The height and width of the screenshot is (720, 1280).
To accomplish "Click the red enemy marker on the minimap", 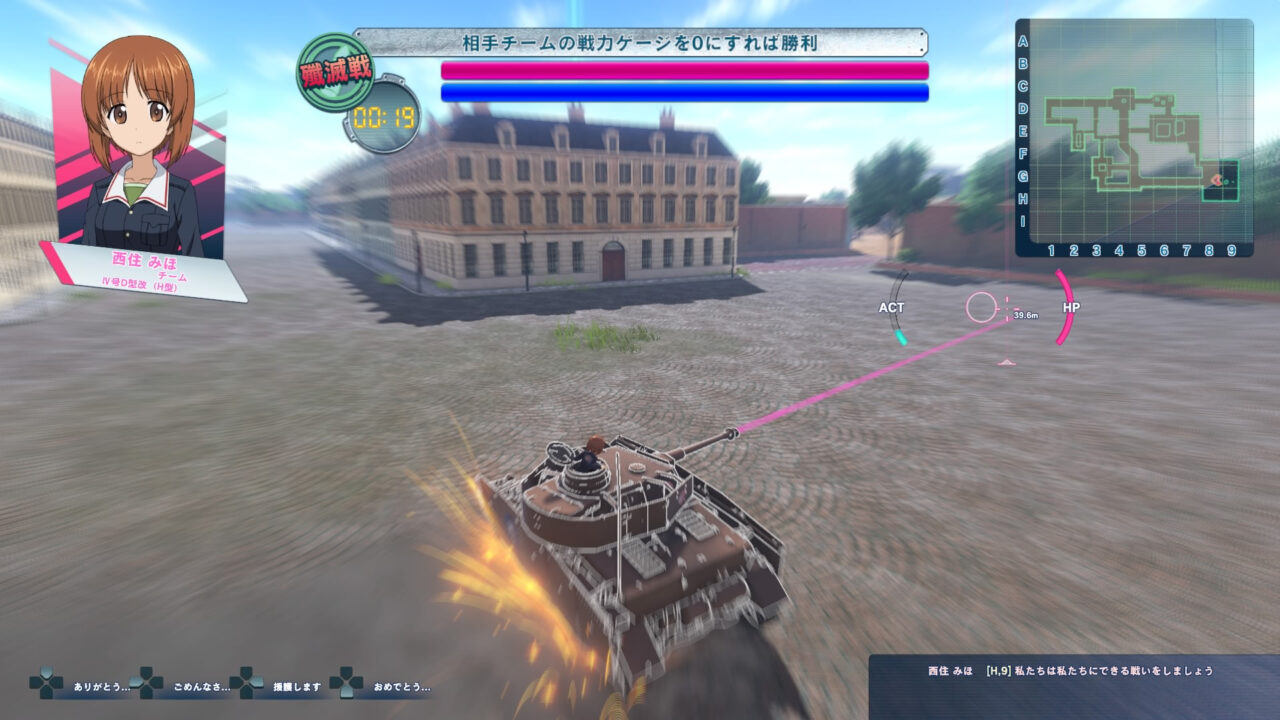I will click(1215, 180).
